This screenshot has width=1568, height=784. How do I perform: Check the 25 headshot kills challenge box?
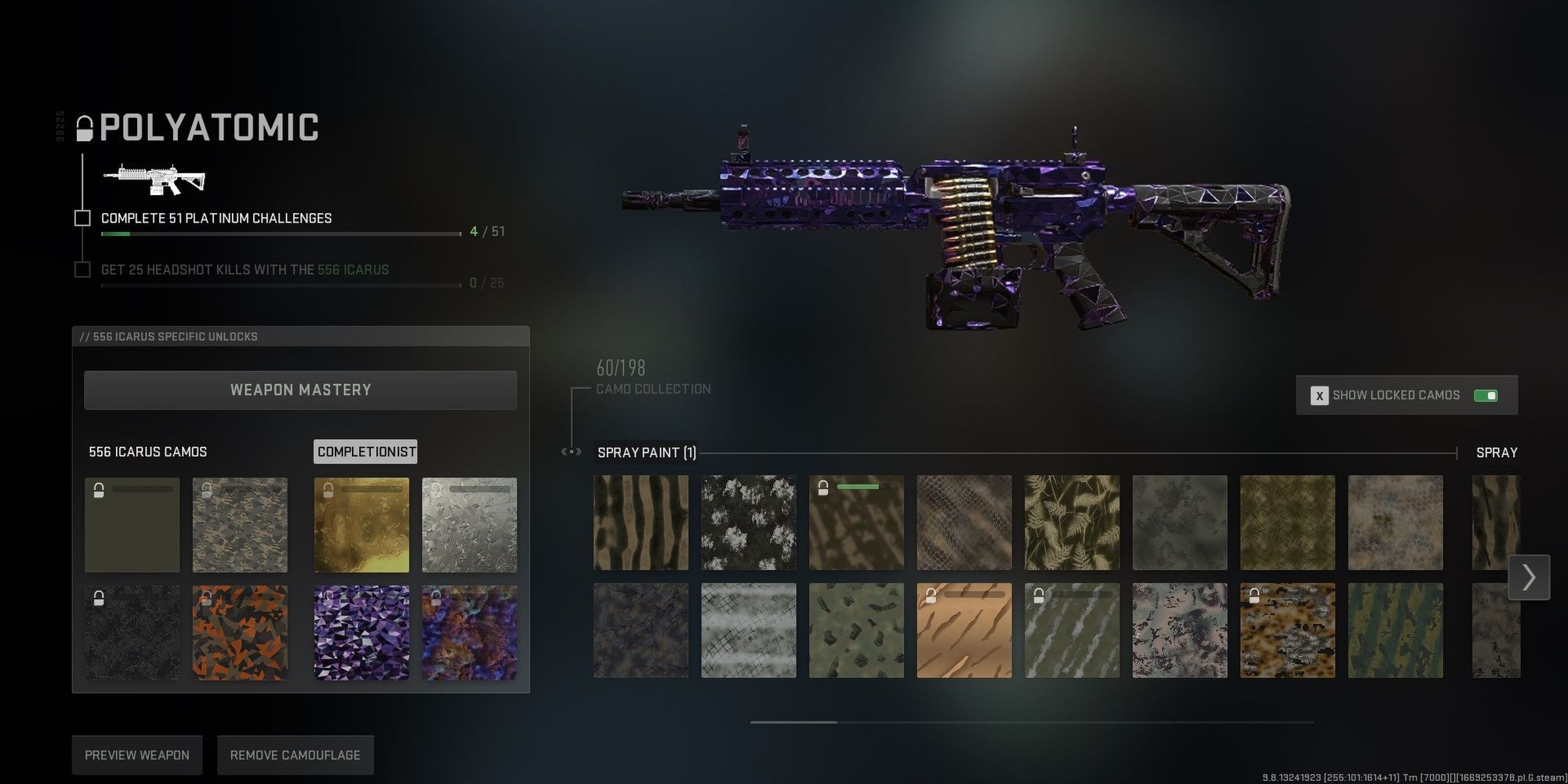pyautogui.click(x=82, y=269)
